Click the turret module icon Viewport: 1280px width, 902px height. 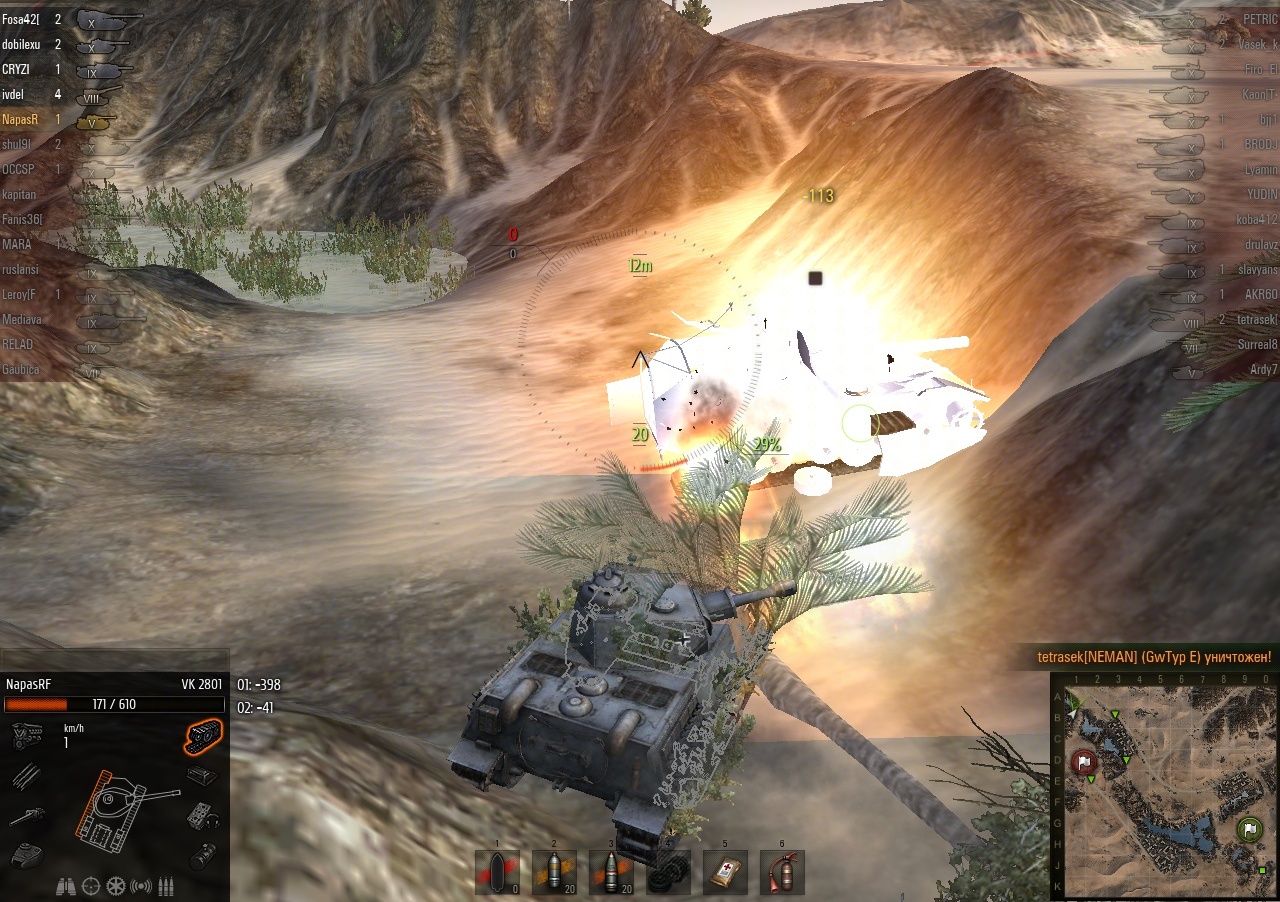pyautogui.click(x=24, y=855)
